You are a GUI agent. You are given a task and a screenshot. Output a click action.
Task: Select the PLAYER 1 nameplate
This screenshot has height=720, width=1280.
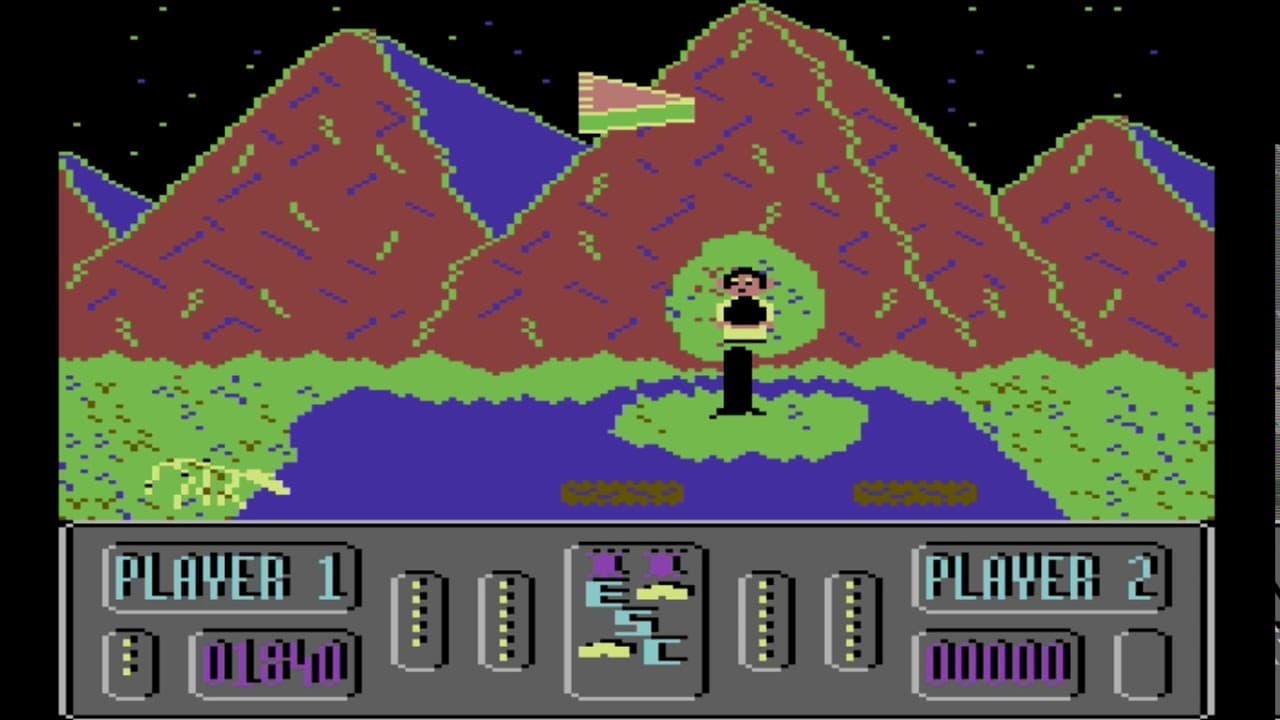tap(232, 577)
